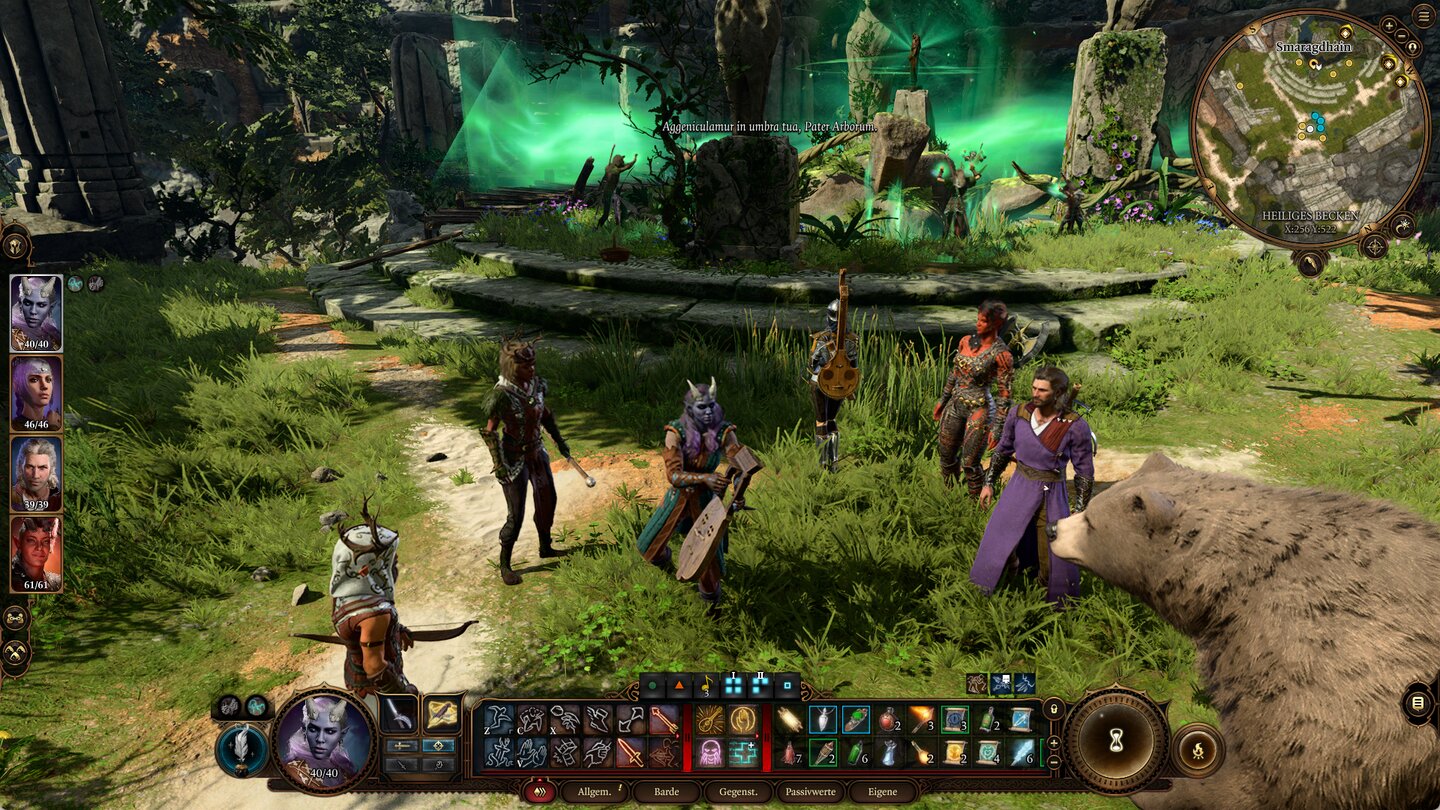Activate the lute bard spell icon
This screenshot has width=1440, height=810.
click(710, 719)
